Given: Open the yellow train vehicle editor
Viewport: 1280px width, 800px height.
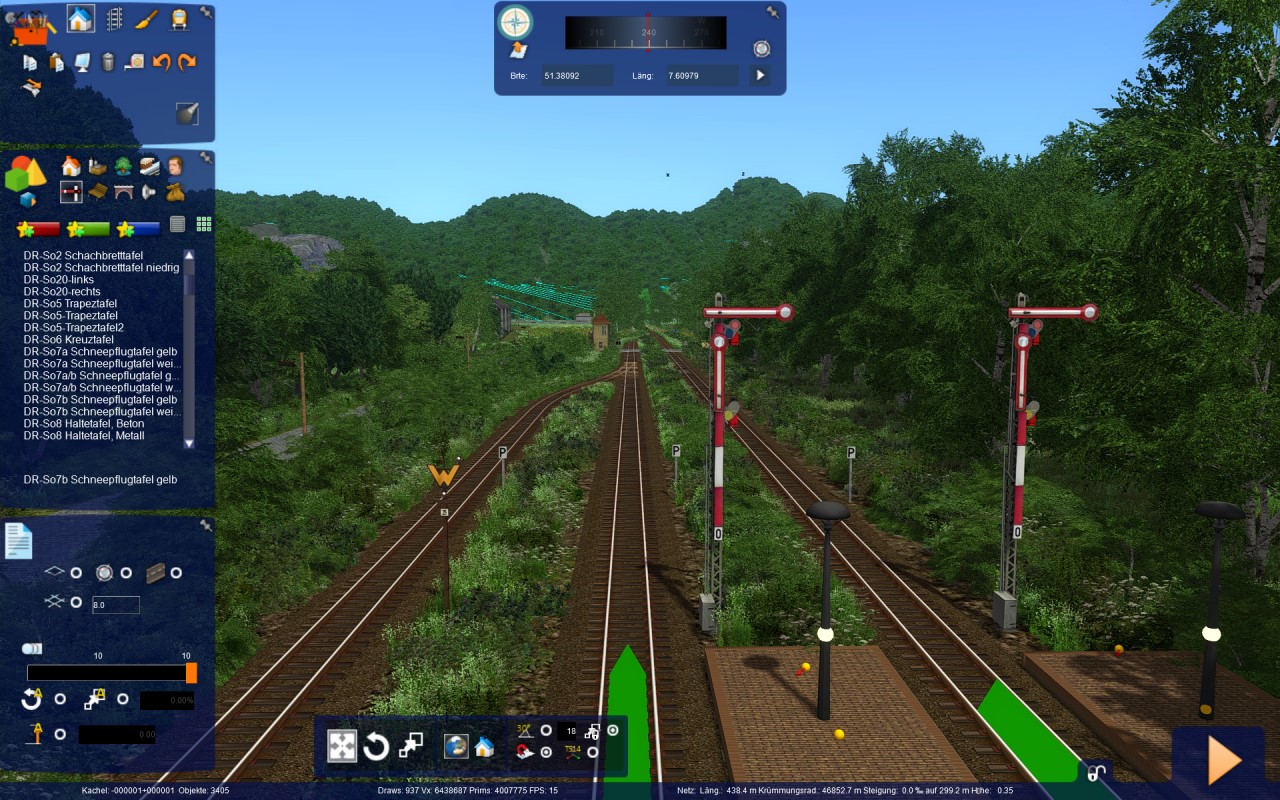Looking at the screenshot, I should coord(179,19).
